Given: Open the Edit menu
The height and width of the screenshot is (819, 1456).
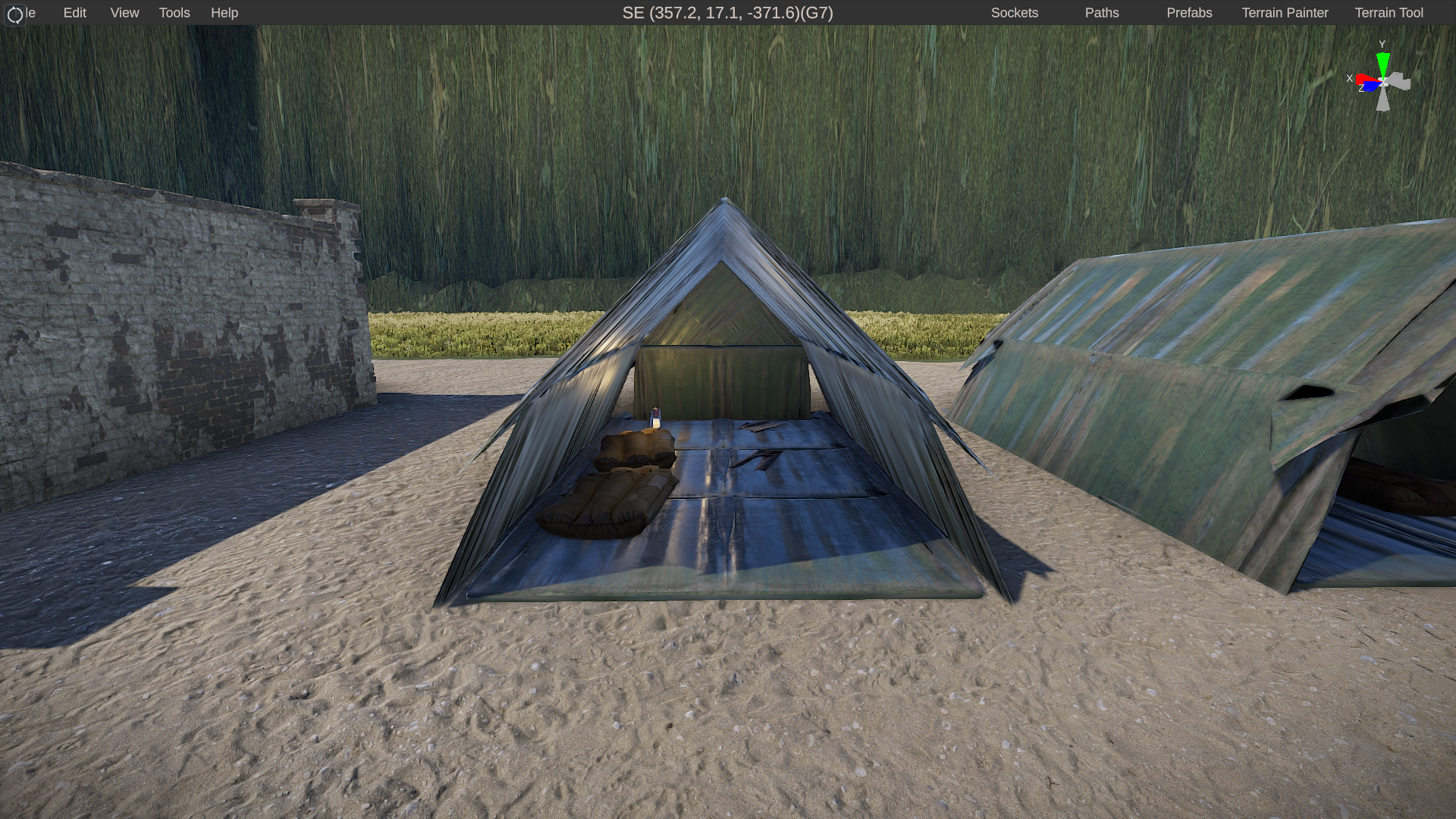Looking at the screenshot, I should pyautogui.click(x=74, y=13).
